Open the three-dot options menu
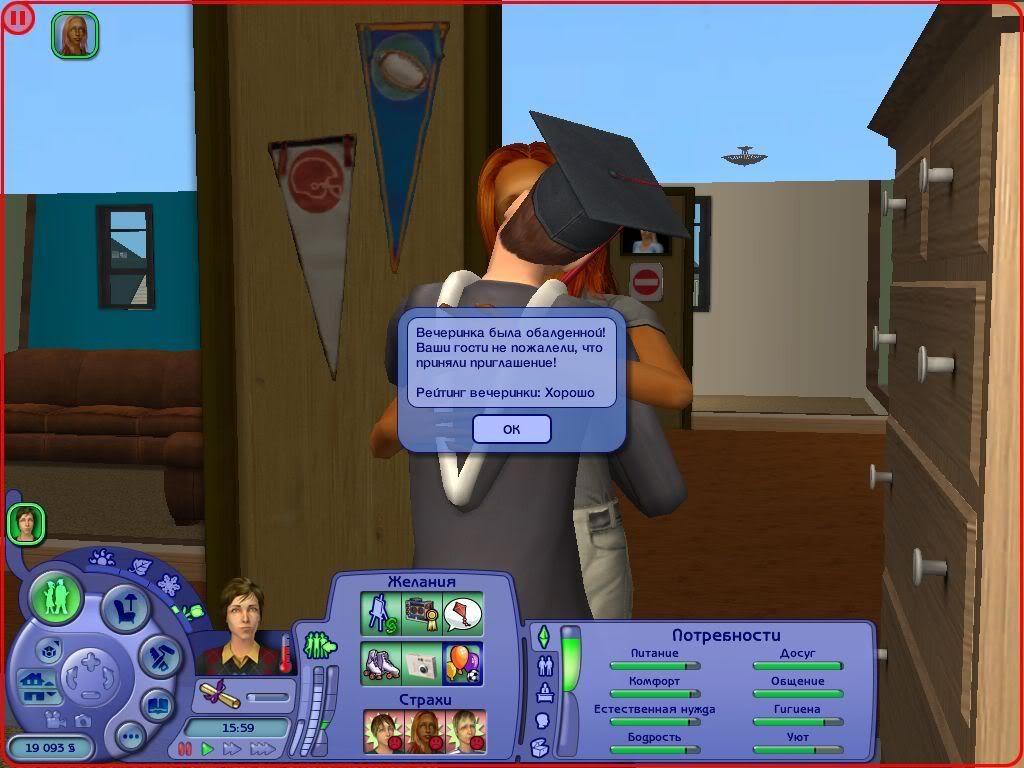 coord(131,738)
